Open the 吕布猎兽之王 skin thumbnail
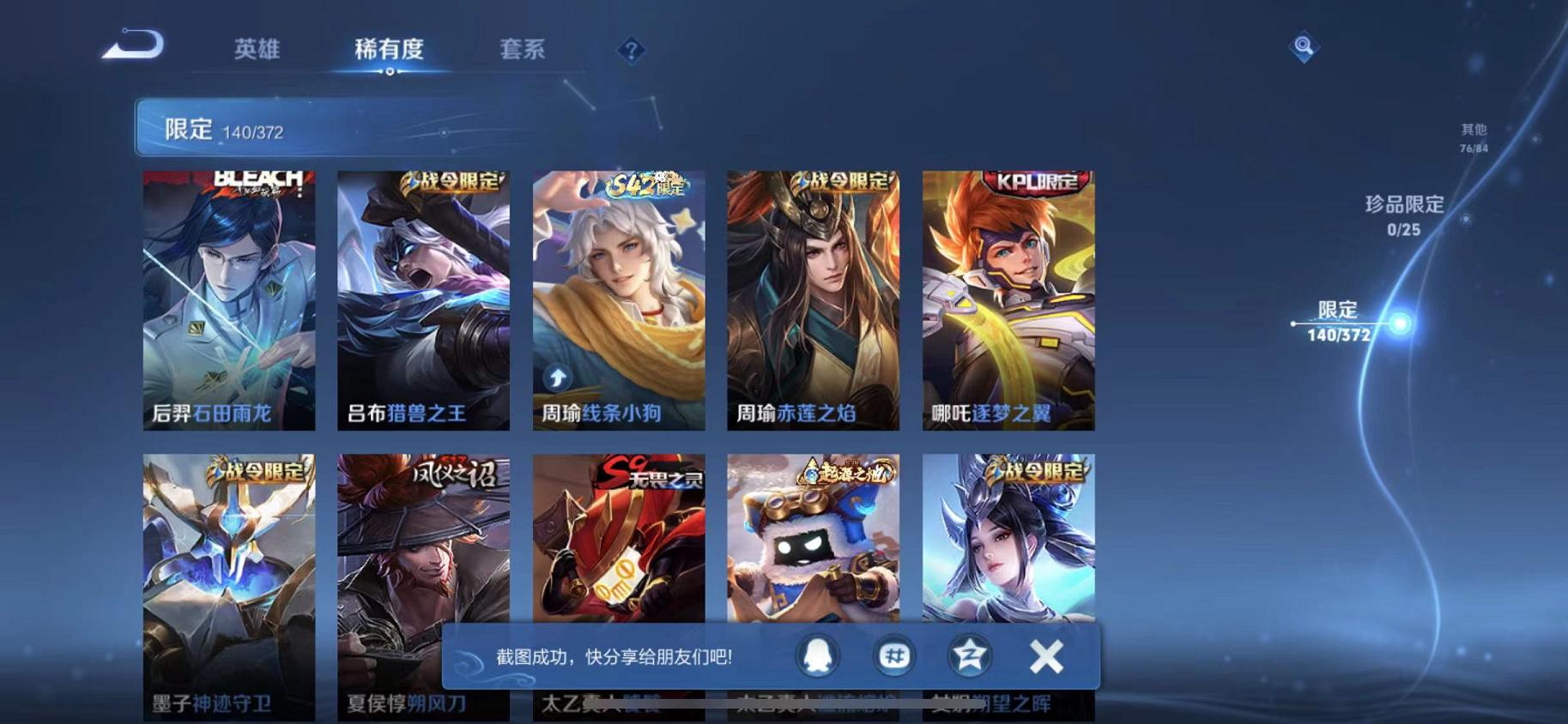 pyautogui.click(x=422, y=300)
